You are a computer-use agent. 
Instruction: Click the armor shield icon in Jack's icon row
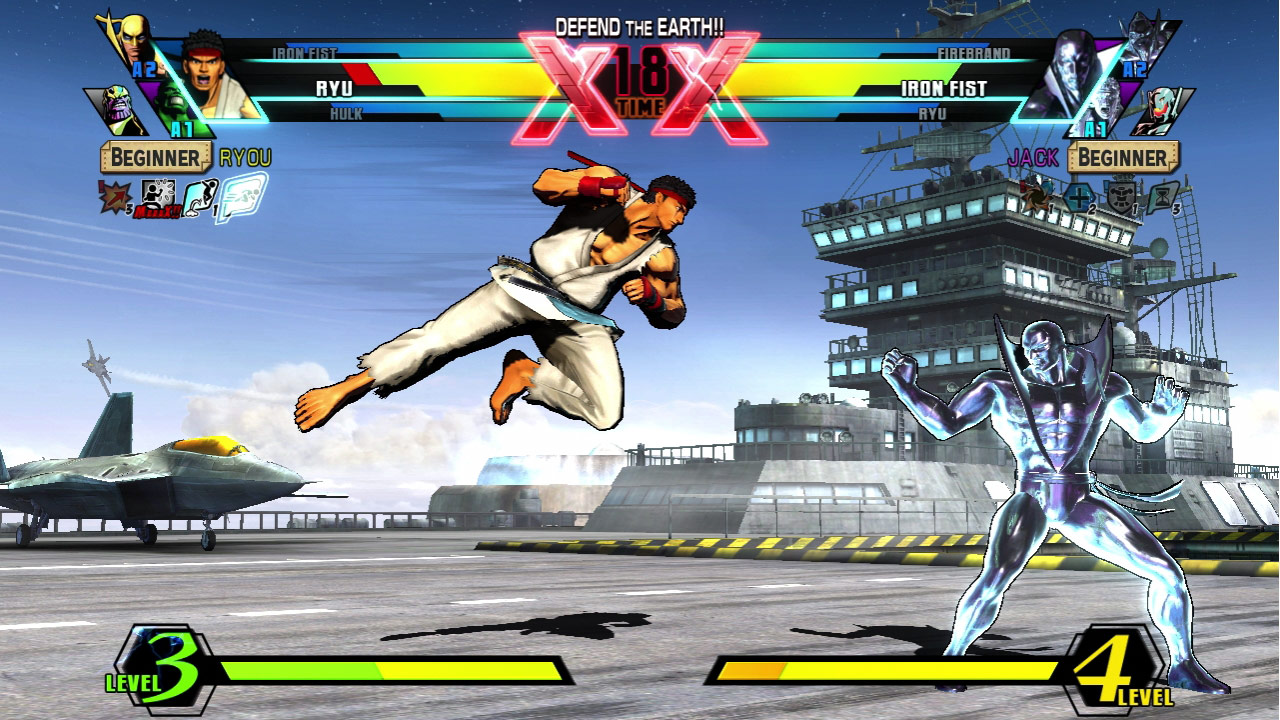(1122, 196)
